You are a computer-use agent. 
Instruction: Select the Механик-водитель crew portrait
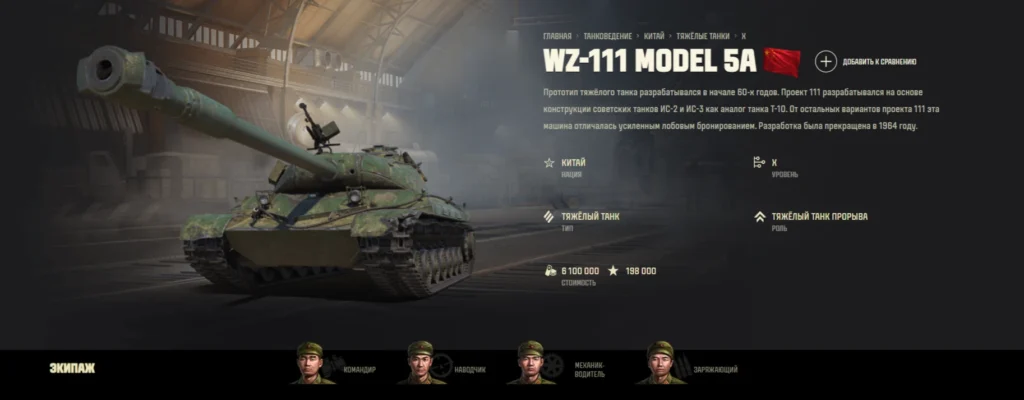531,364
